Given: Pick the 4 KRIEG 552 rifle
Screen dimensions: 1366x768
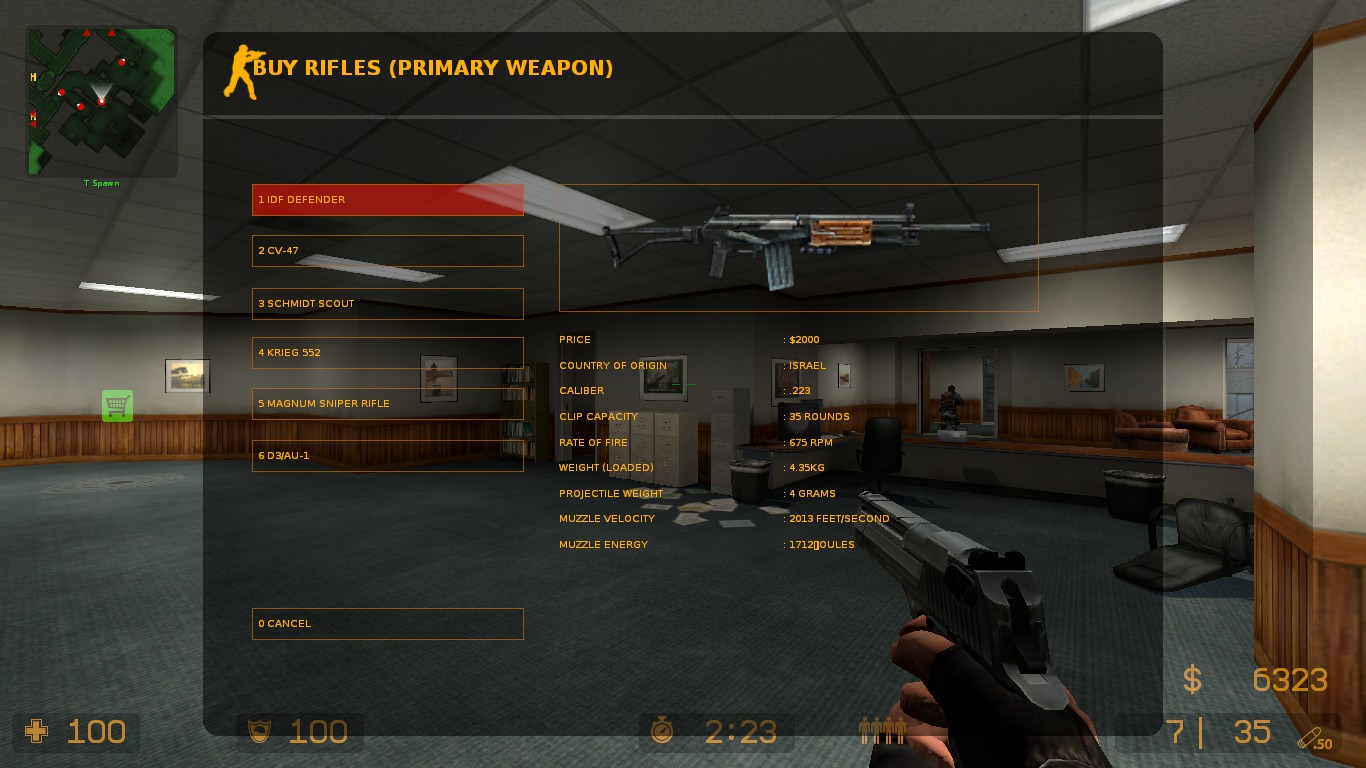Looking at the screenshot, I should click(388, 352).
